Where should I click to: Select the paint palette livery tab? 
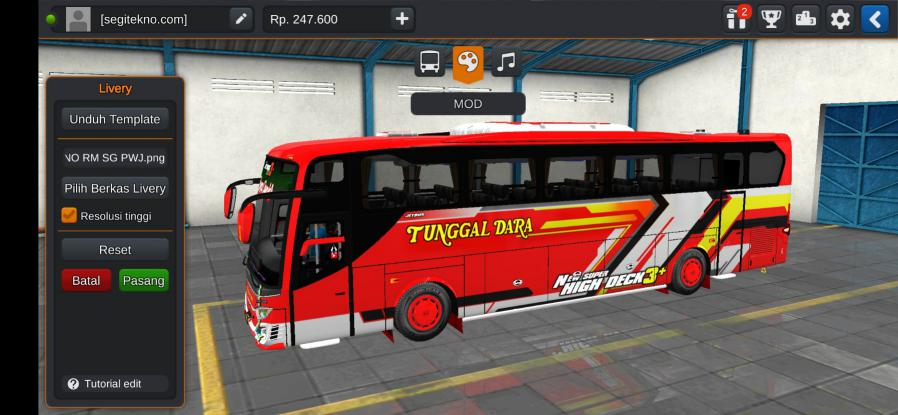tap(467, 62)
